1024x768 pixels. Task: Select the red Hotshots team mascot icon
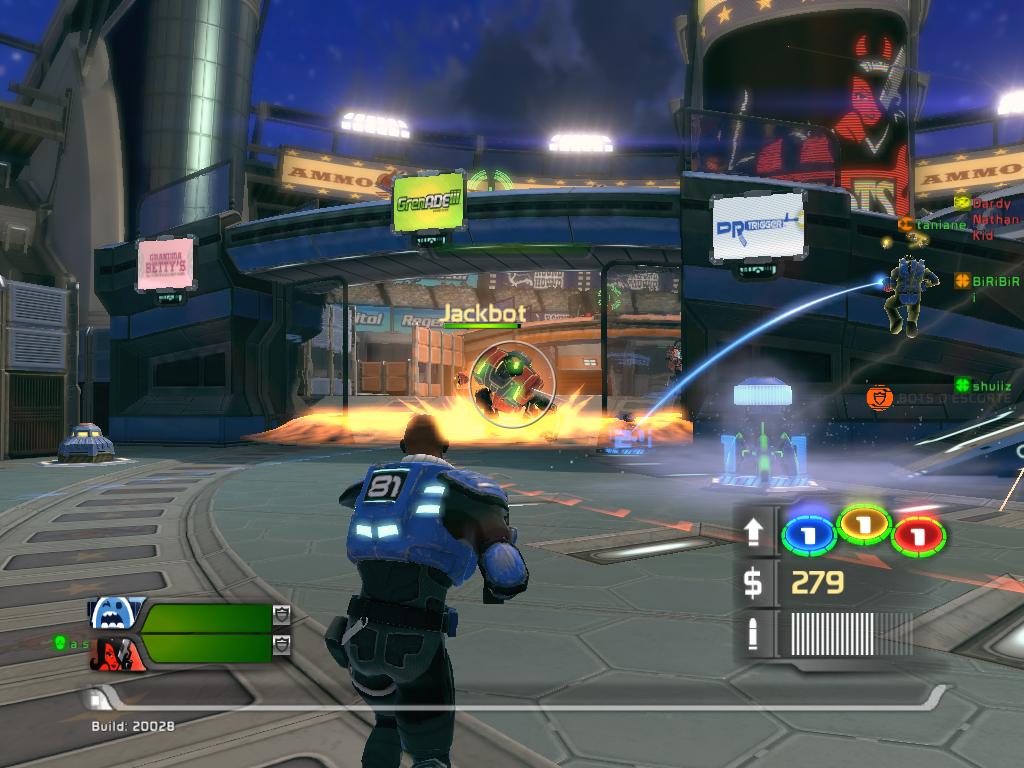tap(117, 654)
